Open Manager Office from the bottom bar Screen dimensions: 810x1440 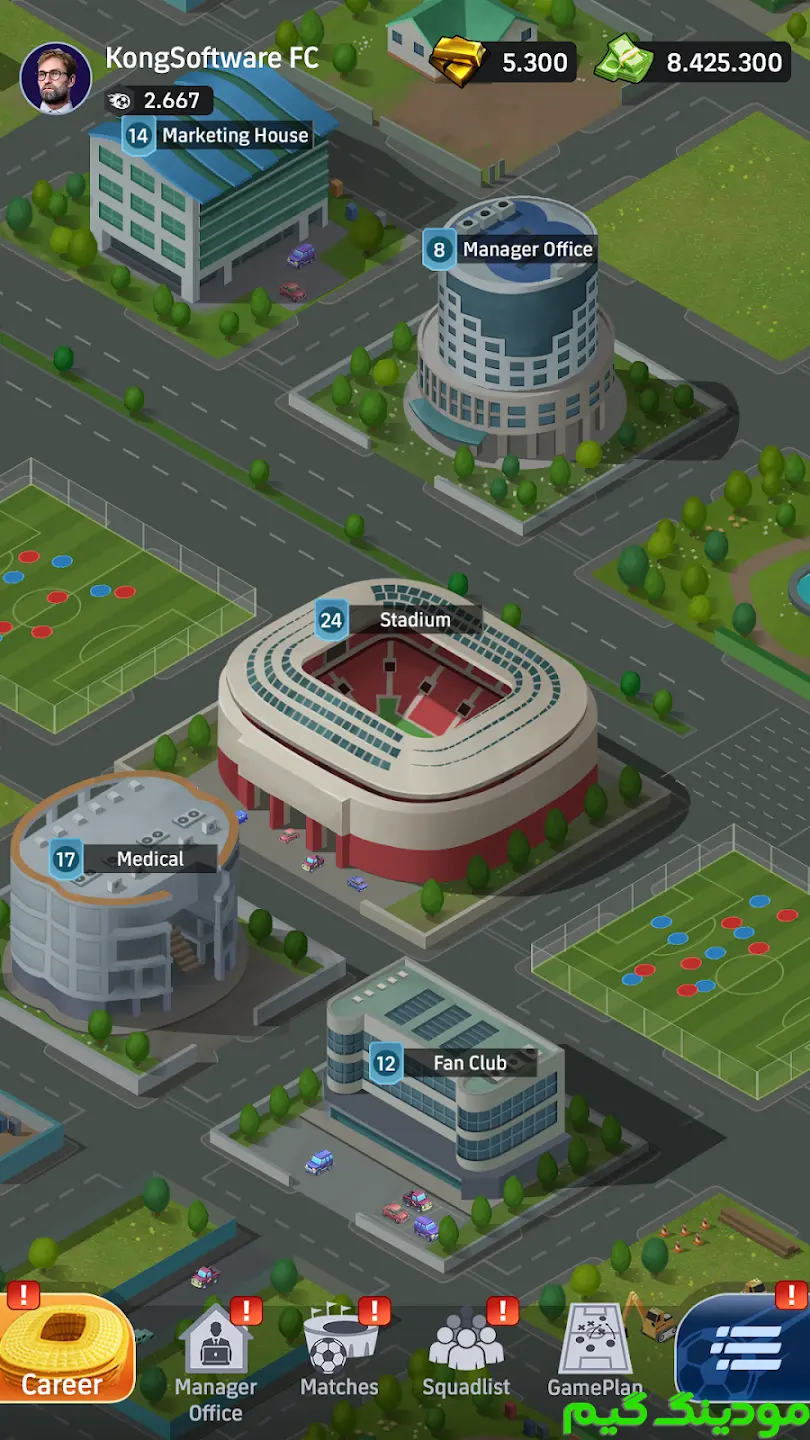tap(216, 1360)
